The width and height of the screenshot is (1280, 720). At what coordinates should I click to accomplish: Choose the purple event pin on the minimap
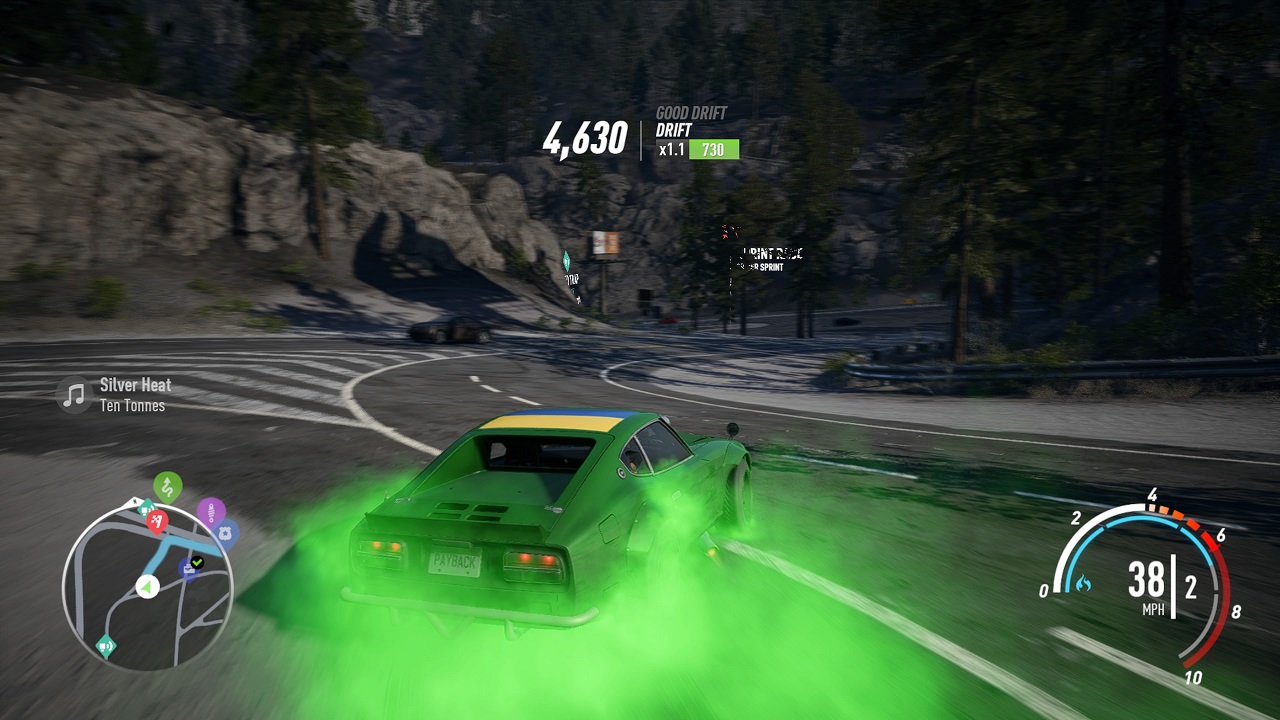(x=210, y=512)
